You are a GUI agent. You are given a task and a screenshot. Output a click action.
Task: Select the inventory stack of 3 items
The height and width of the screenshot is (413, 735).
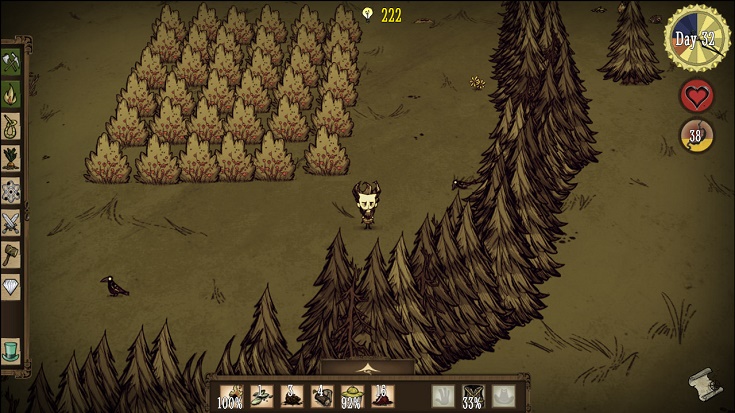point(292,396)
